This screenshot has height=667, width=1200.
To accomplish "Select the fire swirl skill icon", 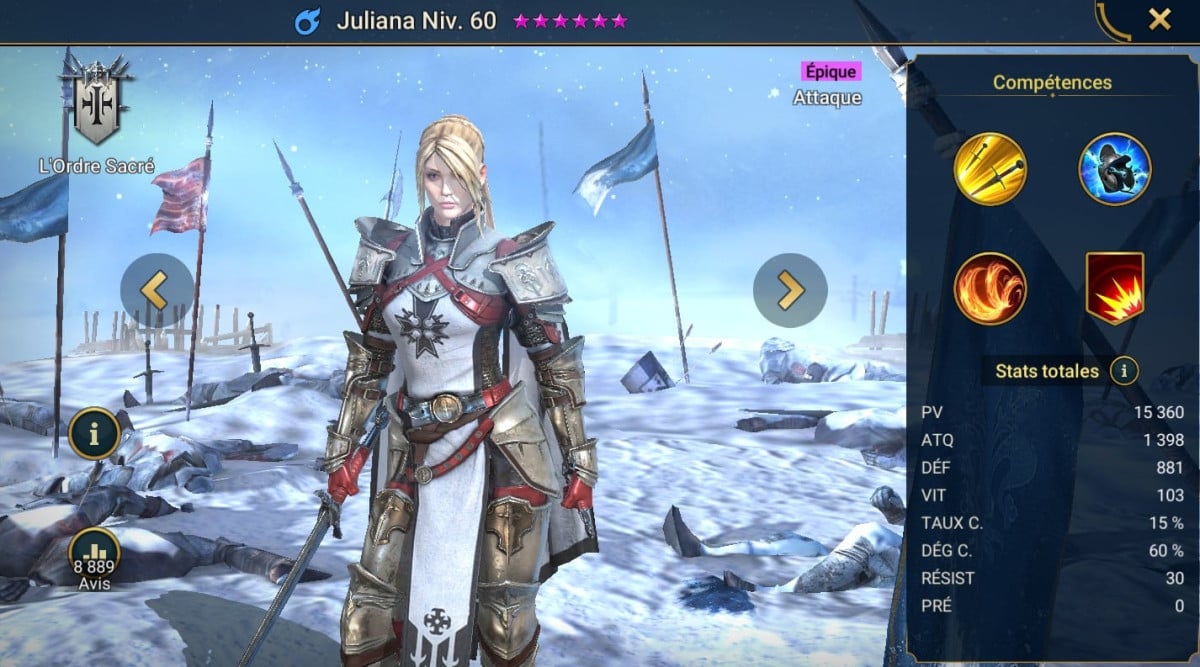I will tap(990, 288).
